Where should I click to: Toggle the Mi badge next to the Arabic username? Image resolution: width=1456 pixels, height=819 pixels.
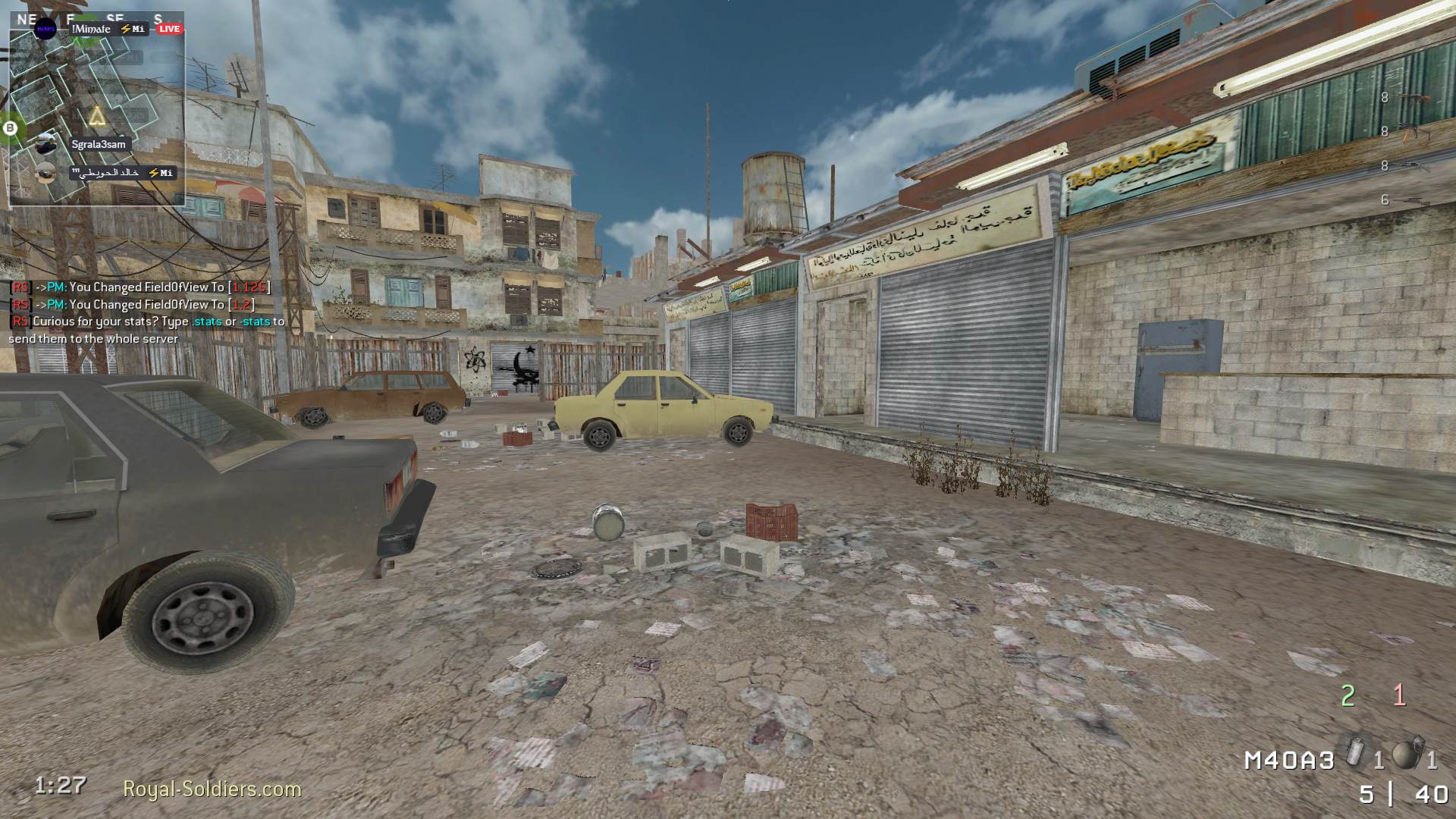[162, 173]
